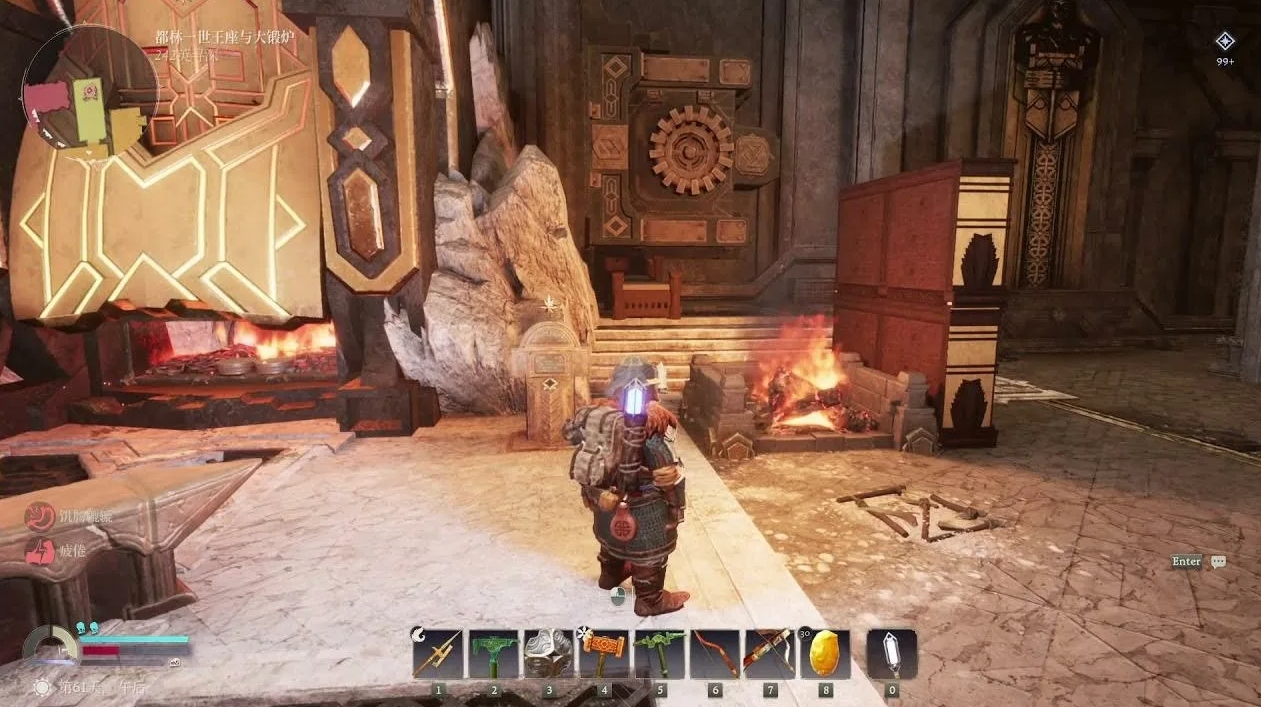The height and width of the screenshot is (707, 1261).
Task: Open the 99+ notifications diamond icon
Action: coord(1225,42)
